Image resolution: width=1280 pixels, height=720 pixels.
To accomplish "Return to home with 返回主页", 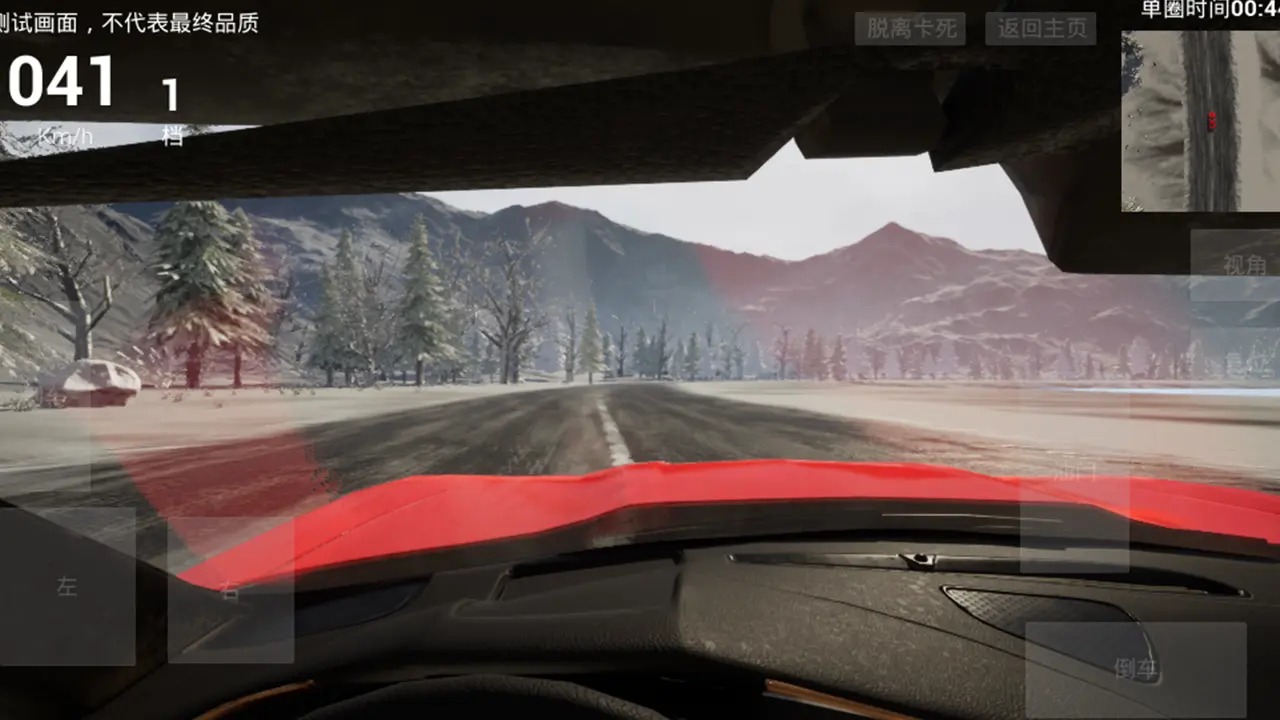I will pos(1040,29).
